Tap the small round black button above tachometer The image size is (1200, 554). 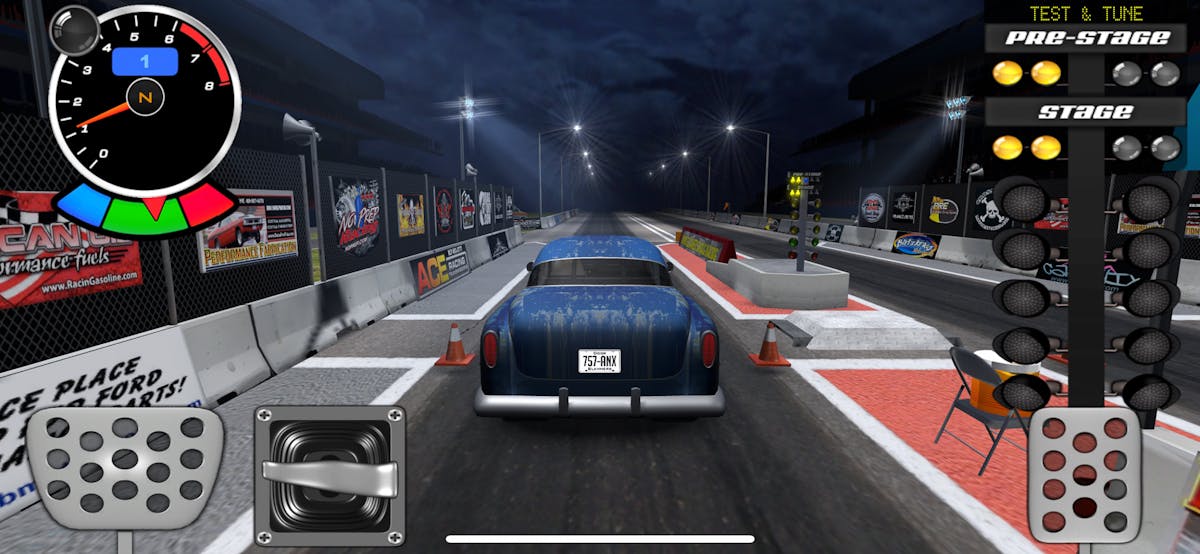pos(73,29)
